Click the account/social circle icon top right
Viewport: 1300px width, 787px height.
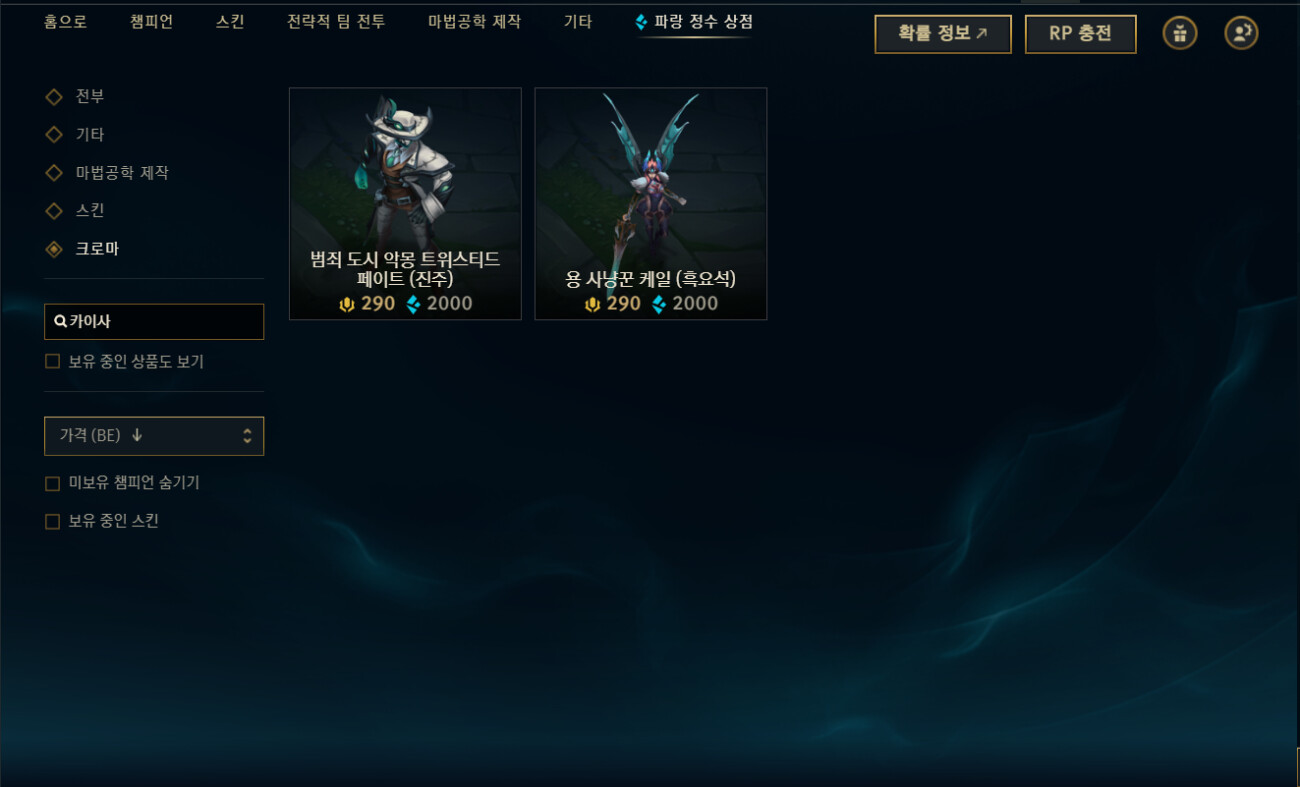[x=1240, y=33]
